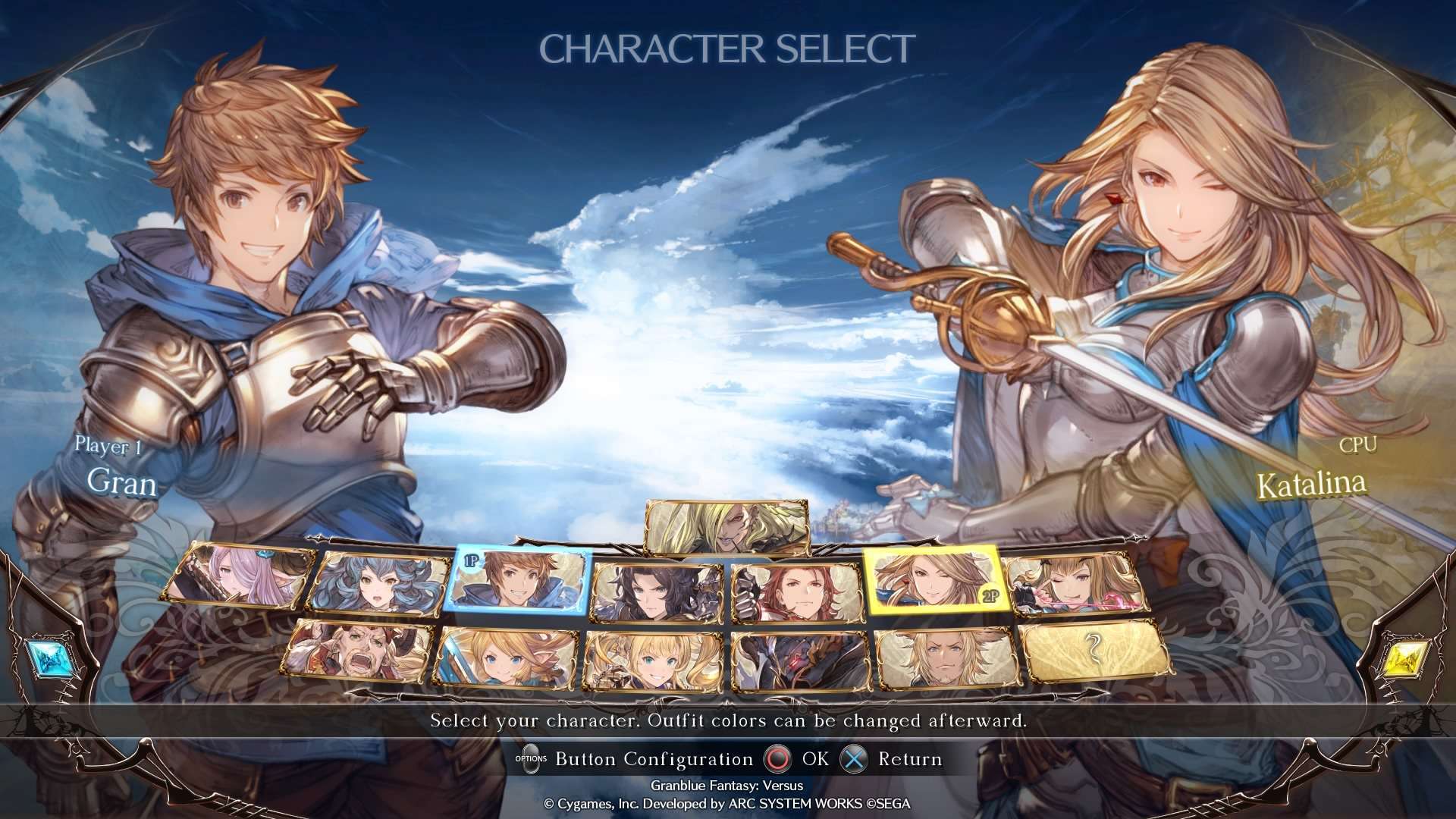The image size is (1456, 819).
Task: Choose the Beelzebub tile above the roster
Action: point(726,526)
